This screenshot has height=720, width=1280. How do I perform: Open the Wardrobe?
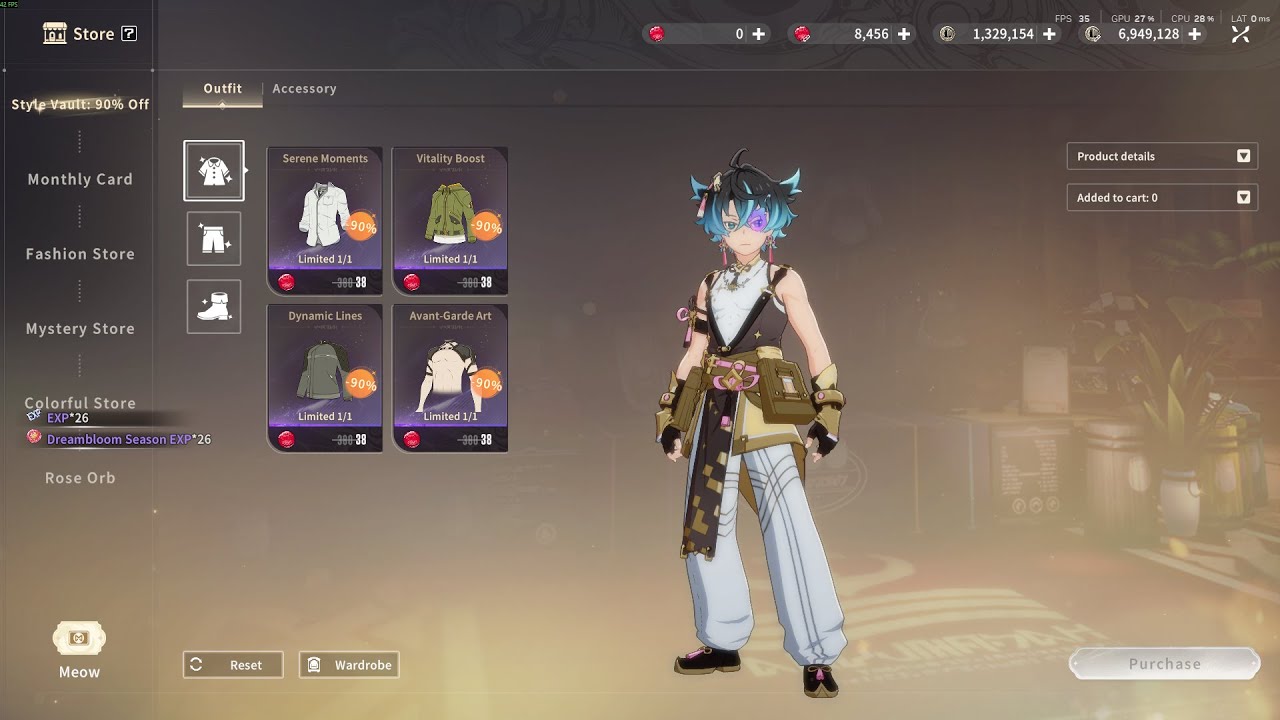(349, 665)
